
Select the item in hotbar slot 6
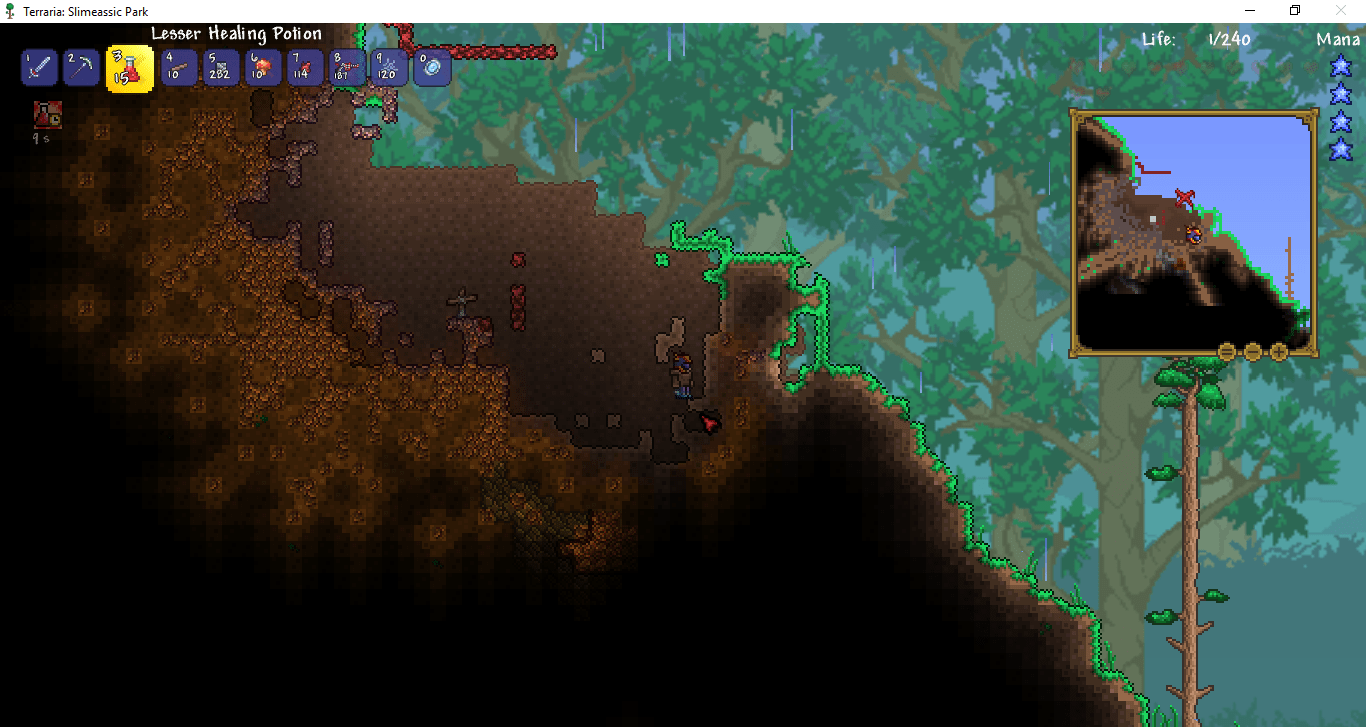coord(262,67)
